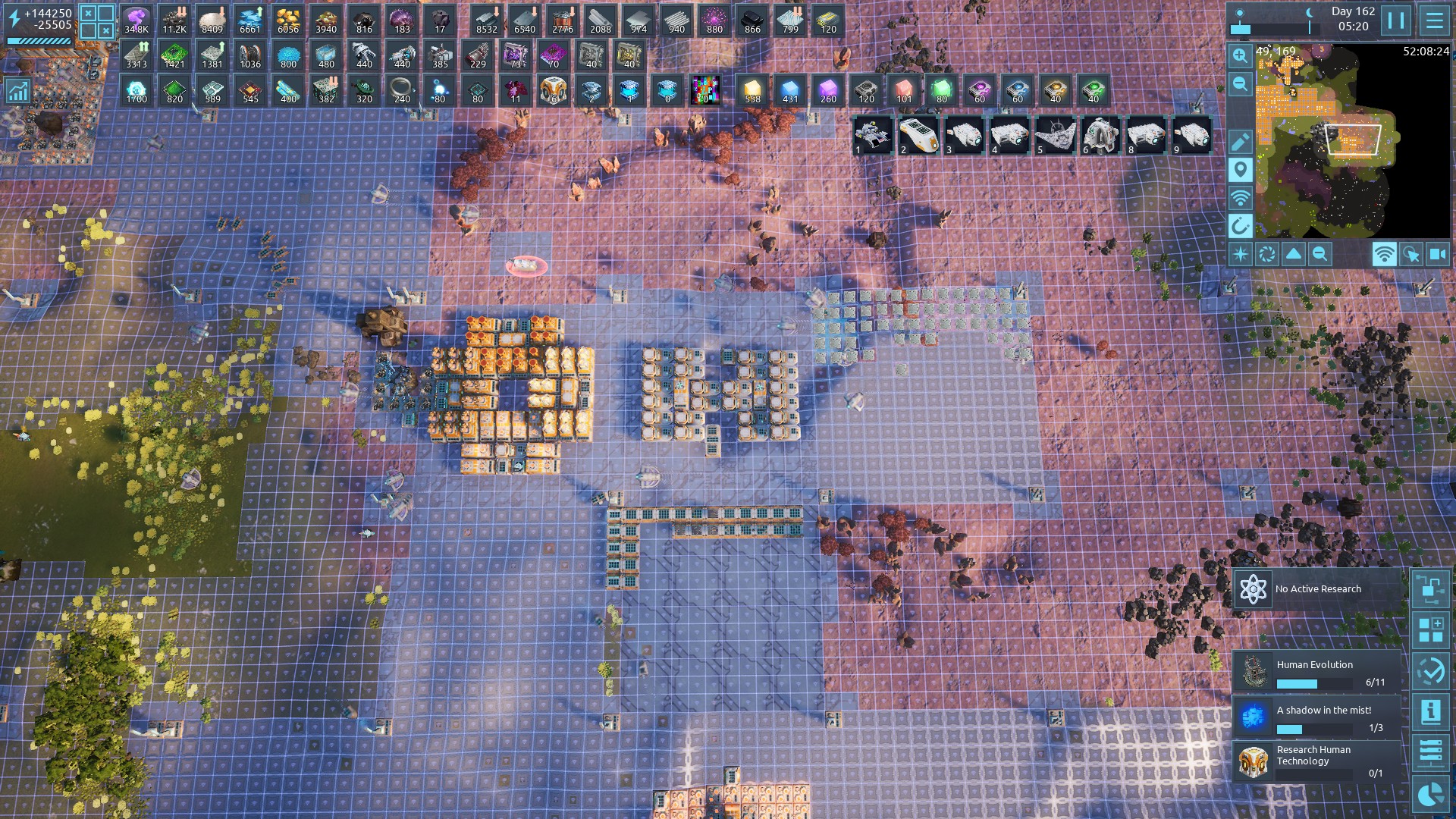Viewport: 1456px width, 819px height.
Task: Select the pencil edit tool beside minimap
Action: pyautogui.click(x=1240, y=142)
